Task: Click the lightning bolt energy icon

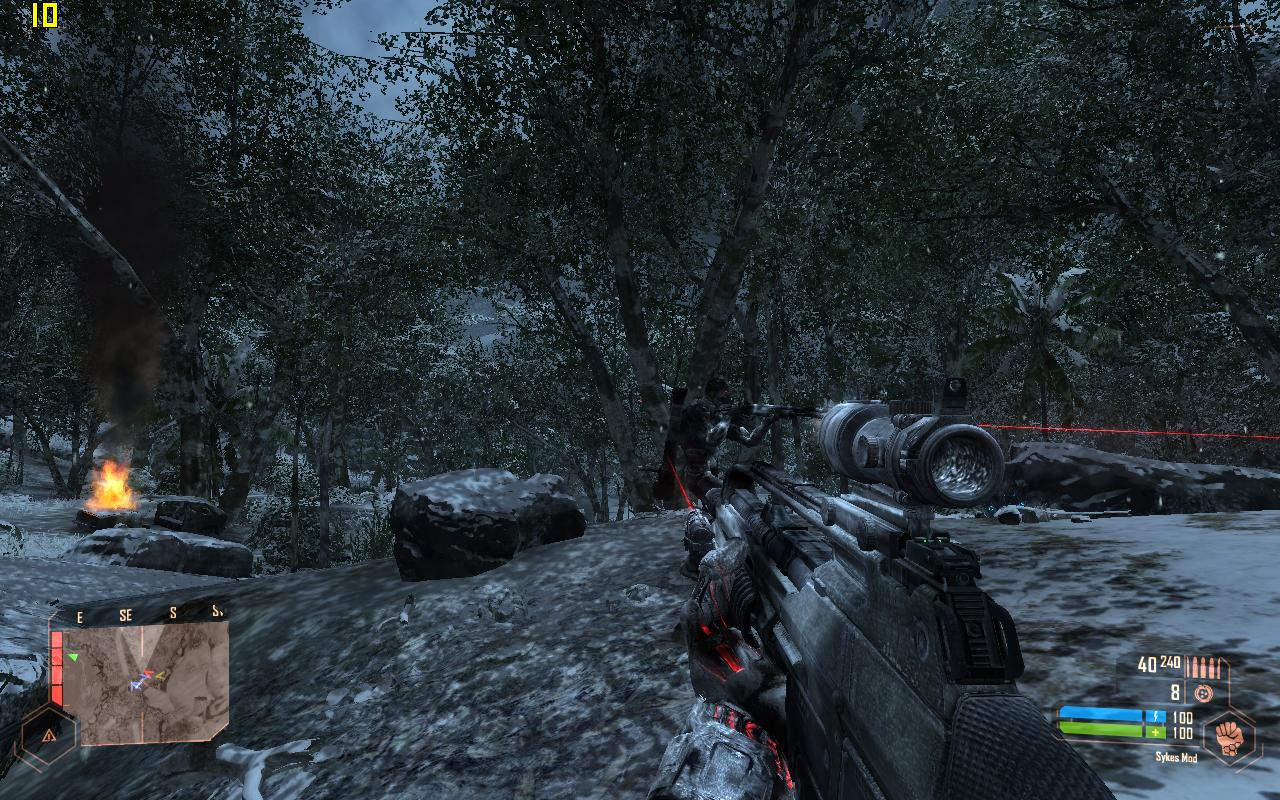Action: pos(1156,716)
